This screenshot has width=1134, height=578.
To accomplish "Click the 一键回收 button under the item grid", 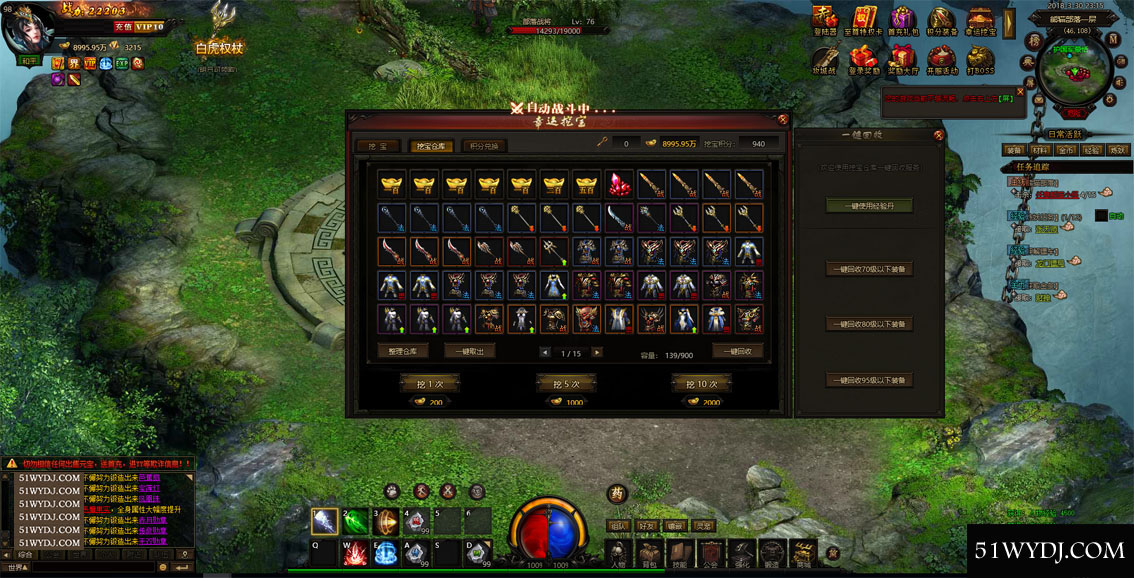I will 738,351.
